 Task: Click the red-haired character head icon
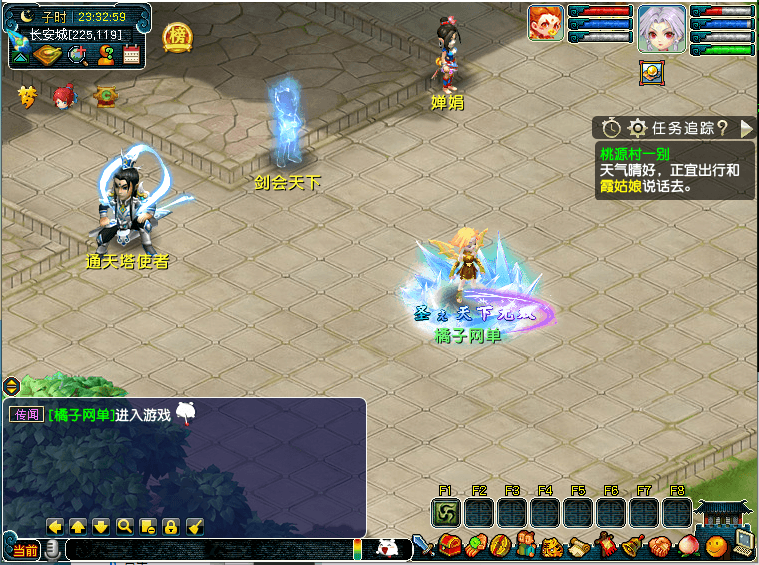click(64, 97)
